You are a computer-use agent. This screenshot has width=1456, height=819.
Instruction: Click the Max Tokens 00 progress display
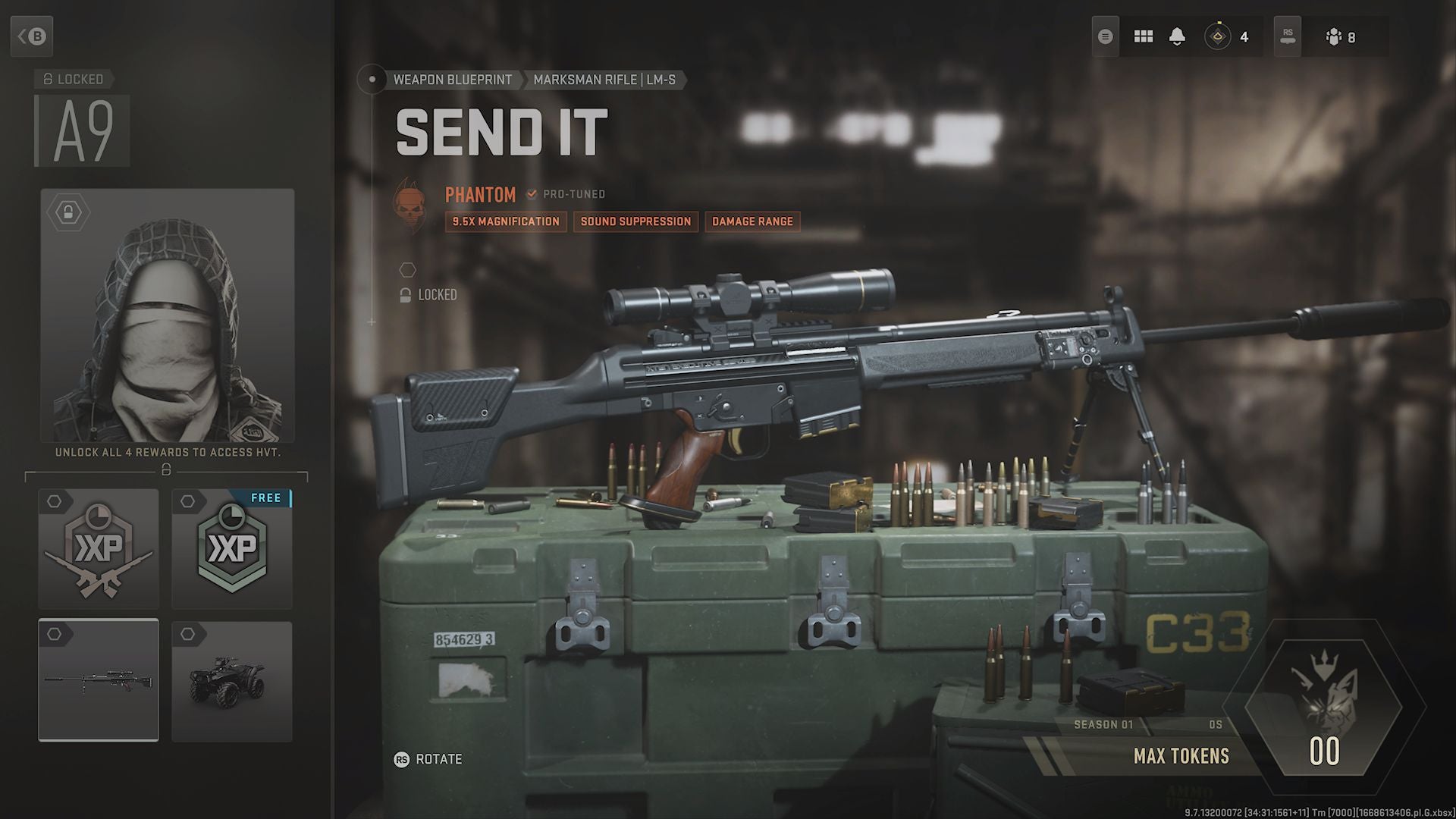pyautogui.click(x=1323, y=753)
